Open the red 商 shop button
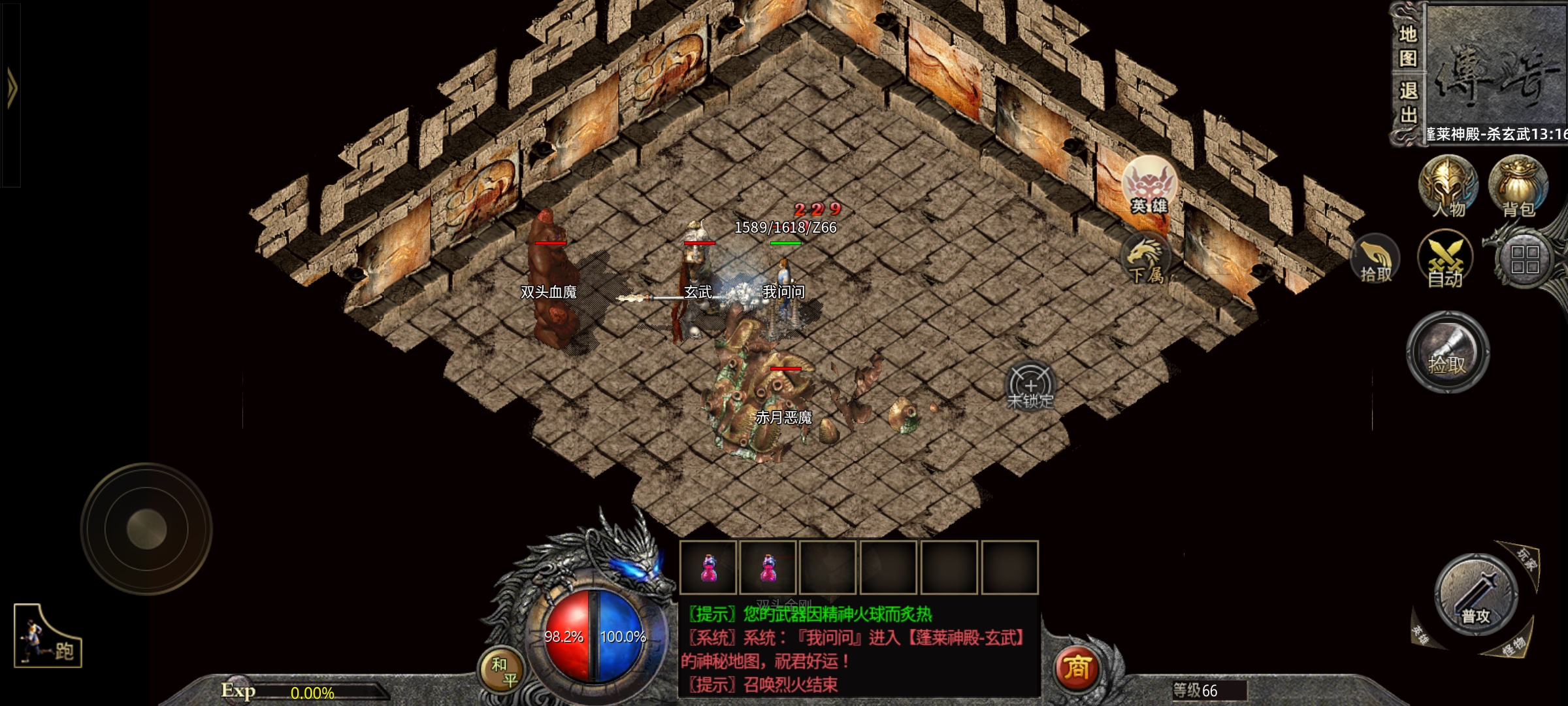 tap(1077, 667)
